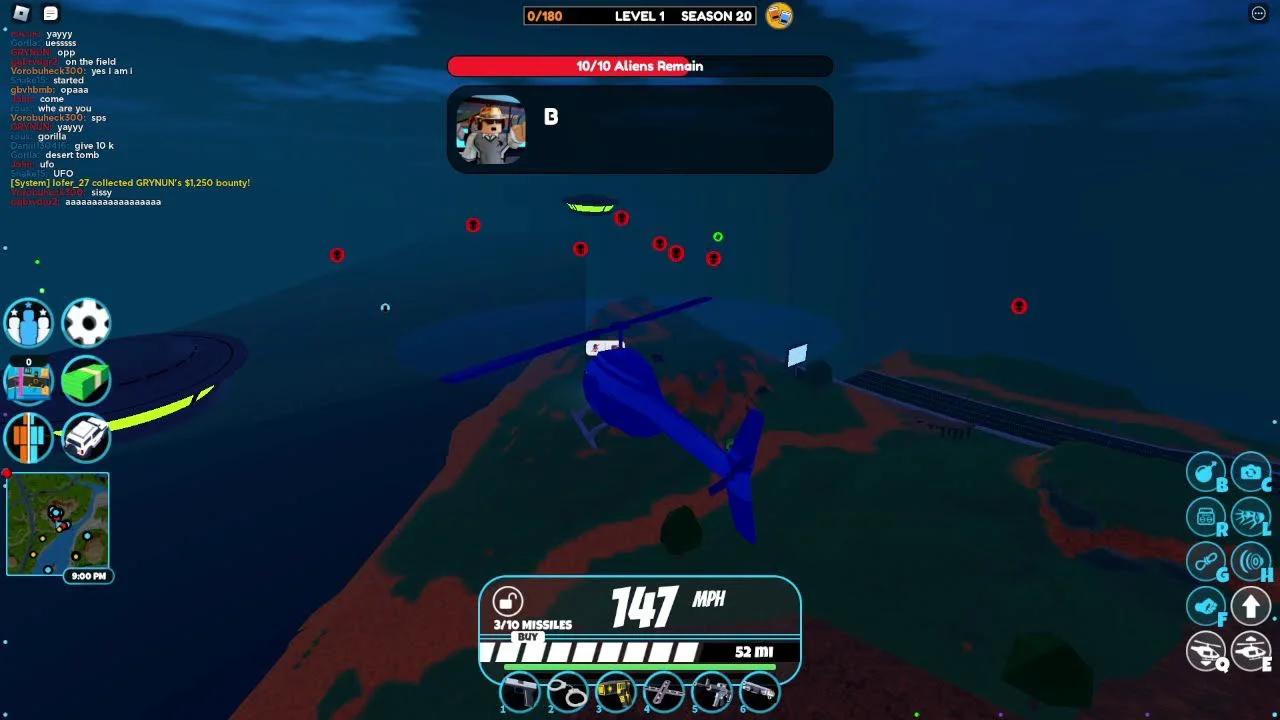Select the handcuffs in hotbar slot 2
The image size is (1280, 720).
point(567,692)
